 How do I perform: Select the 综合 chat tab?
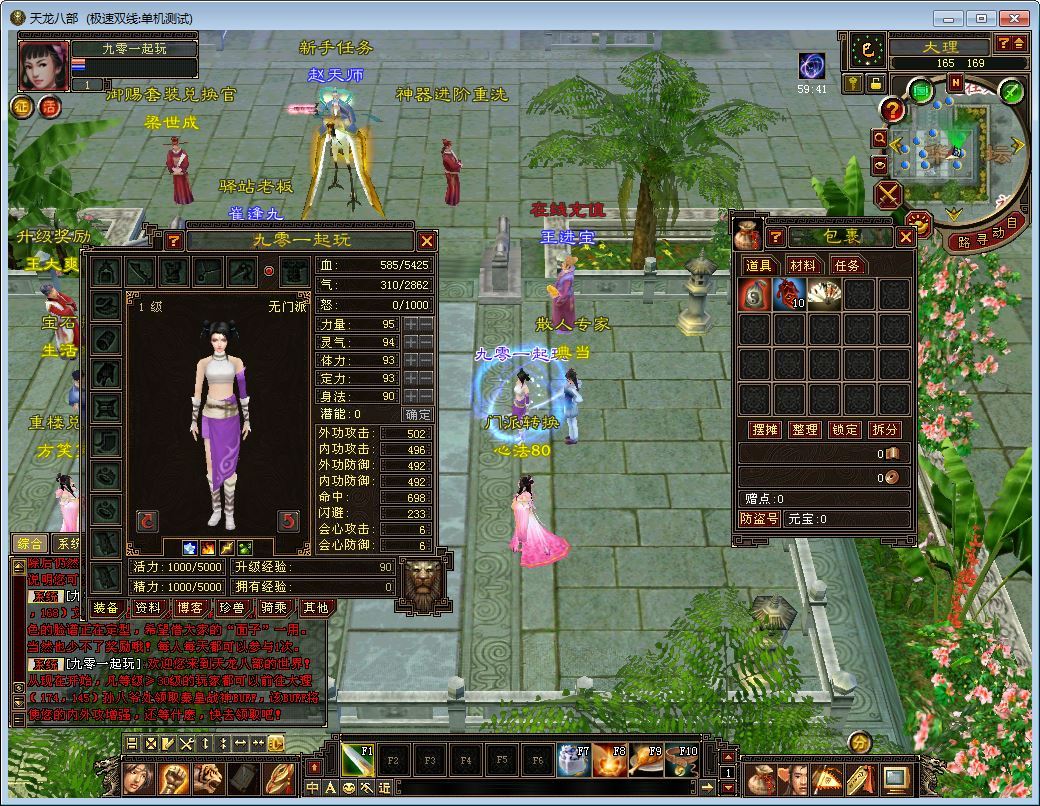point(30,543)
